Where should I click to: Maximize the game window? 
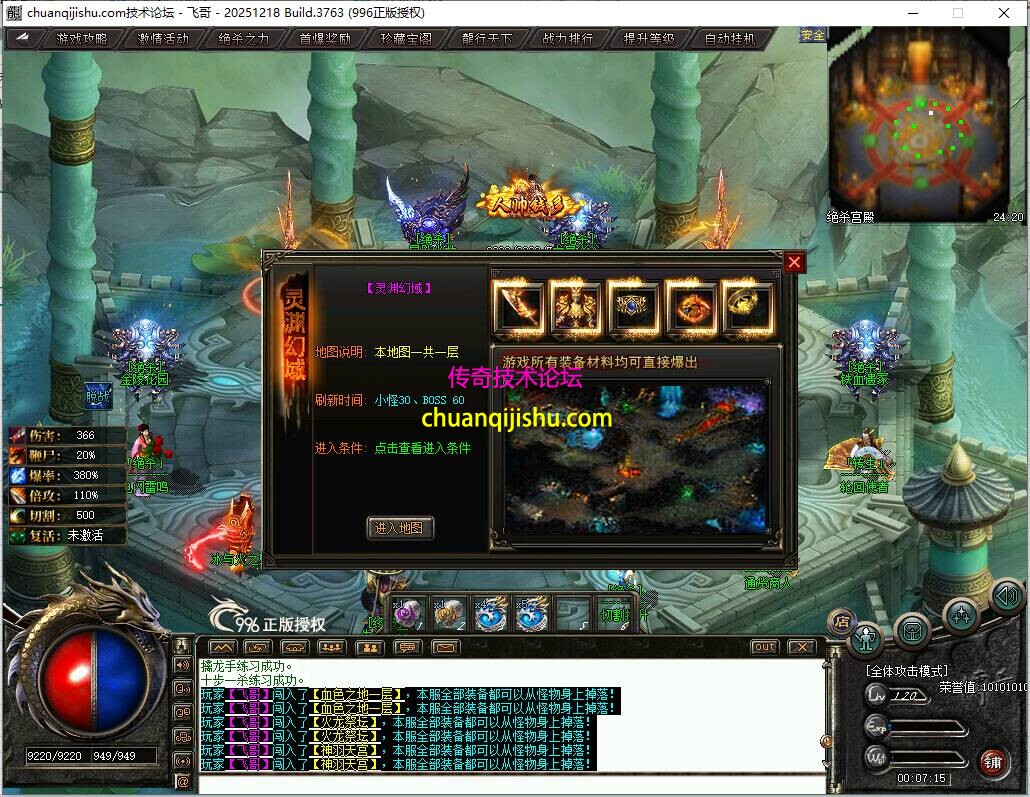click(957, 13)
